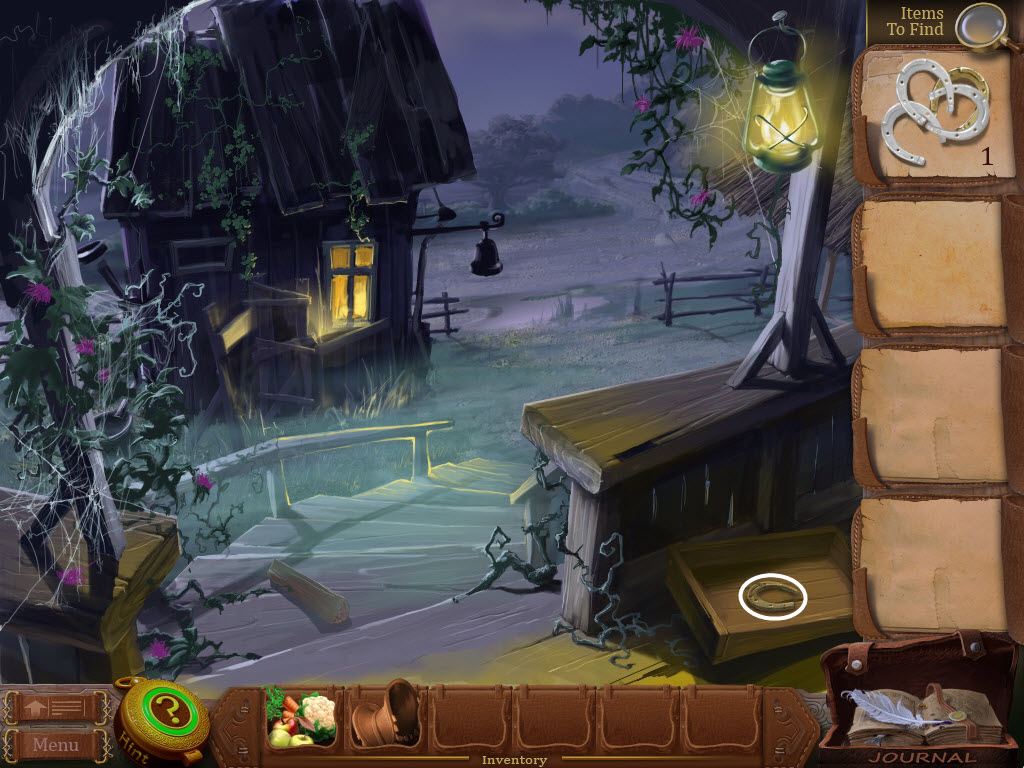Collect the circled horseshoe in the crate

pyautogui.click(x=773, y=598)
